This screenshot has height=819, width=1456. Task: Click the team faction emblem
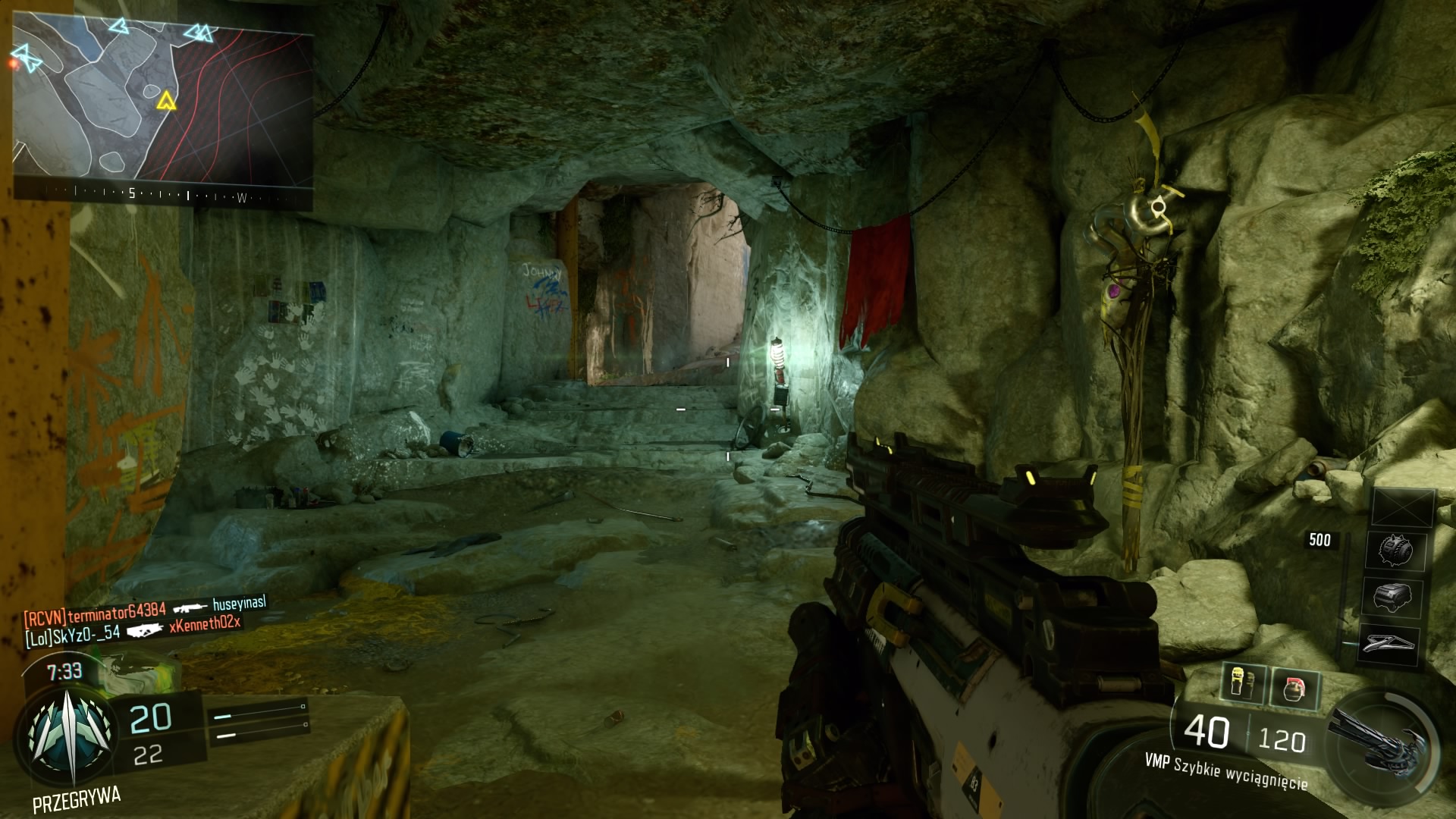pyautogui.click(x=71, y=732)
